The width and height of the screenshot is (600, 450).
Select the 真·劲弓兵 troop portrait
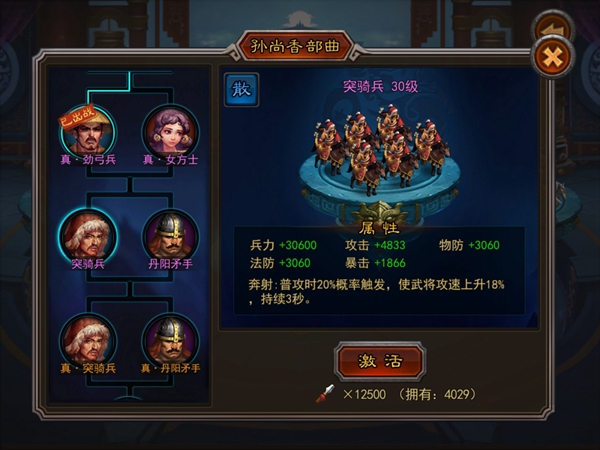pos(88,131)
